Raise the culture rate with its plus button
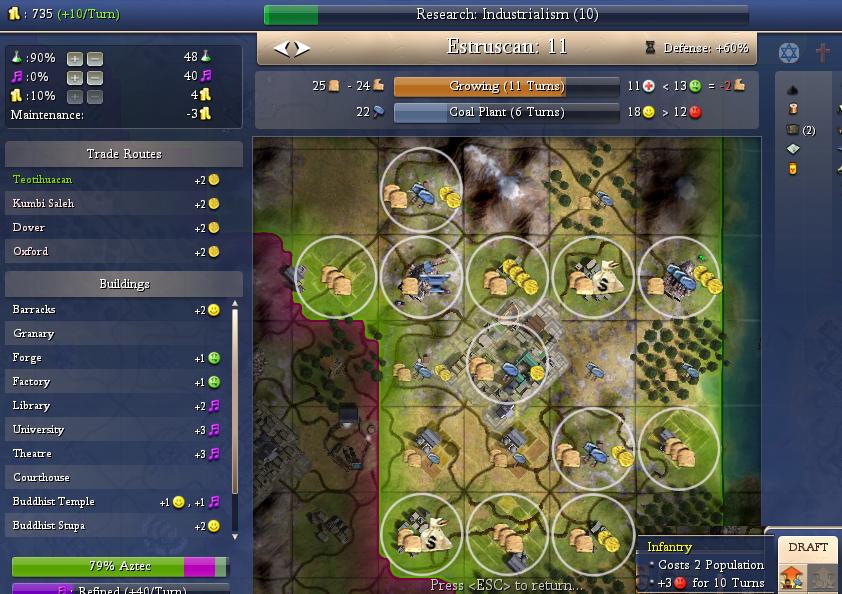The image size is (842, 594). point(75,77)
